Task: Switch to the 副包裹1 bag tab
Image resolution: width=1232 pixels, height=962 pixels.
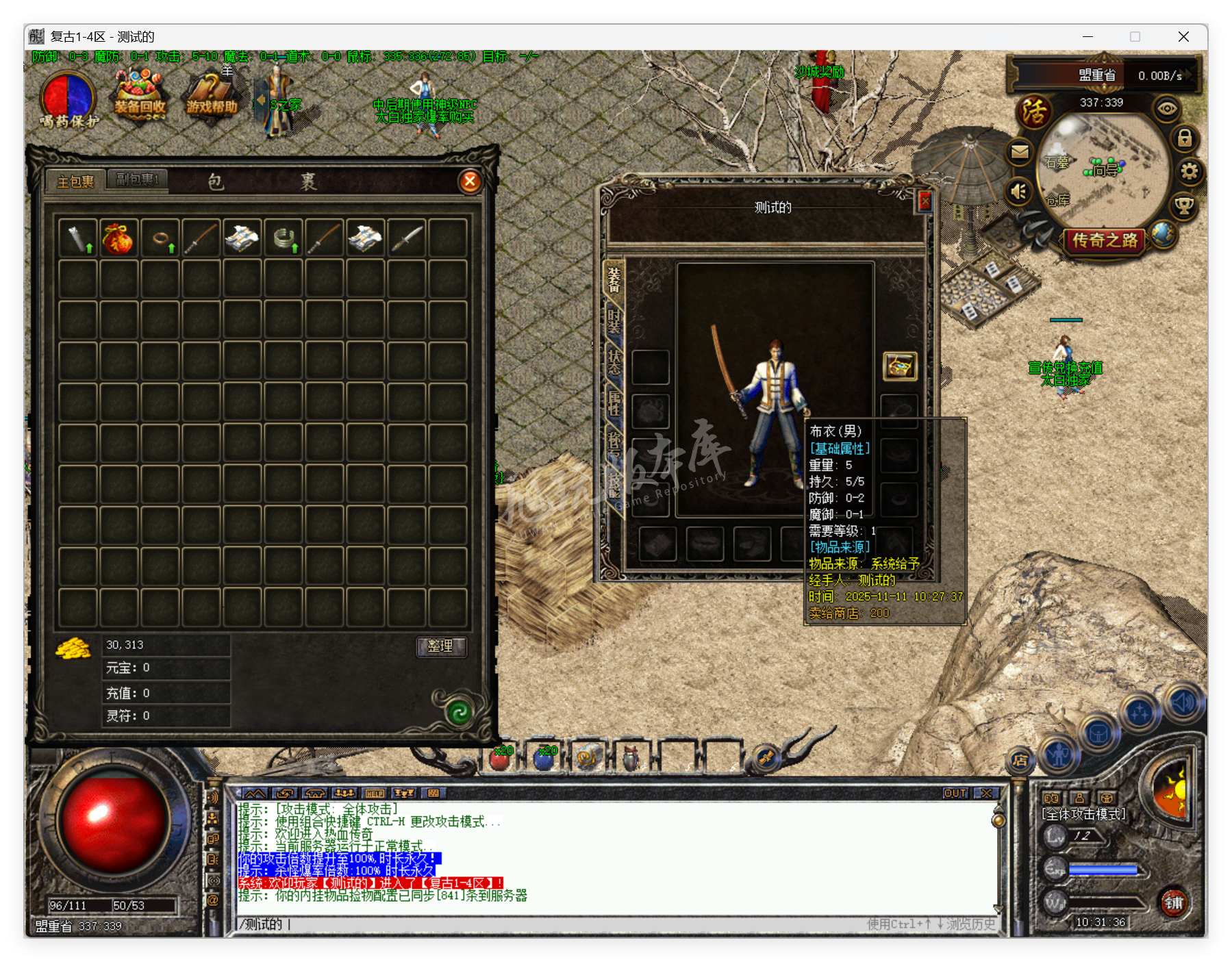Action: point(137,178)
